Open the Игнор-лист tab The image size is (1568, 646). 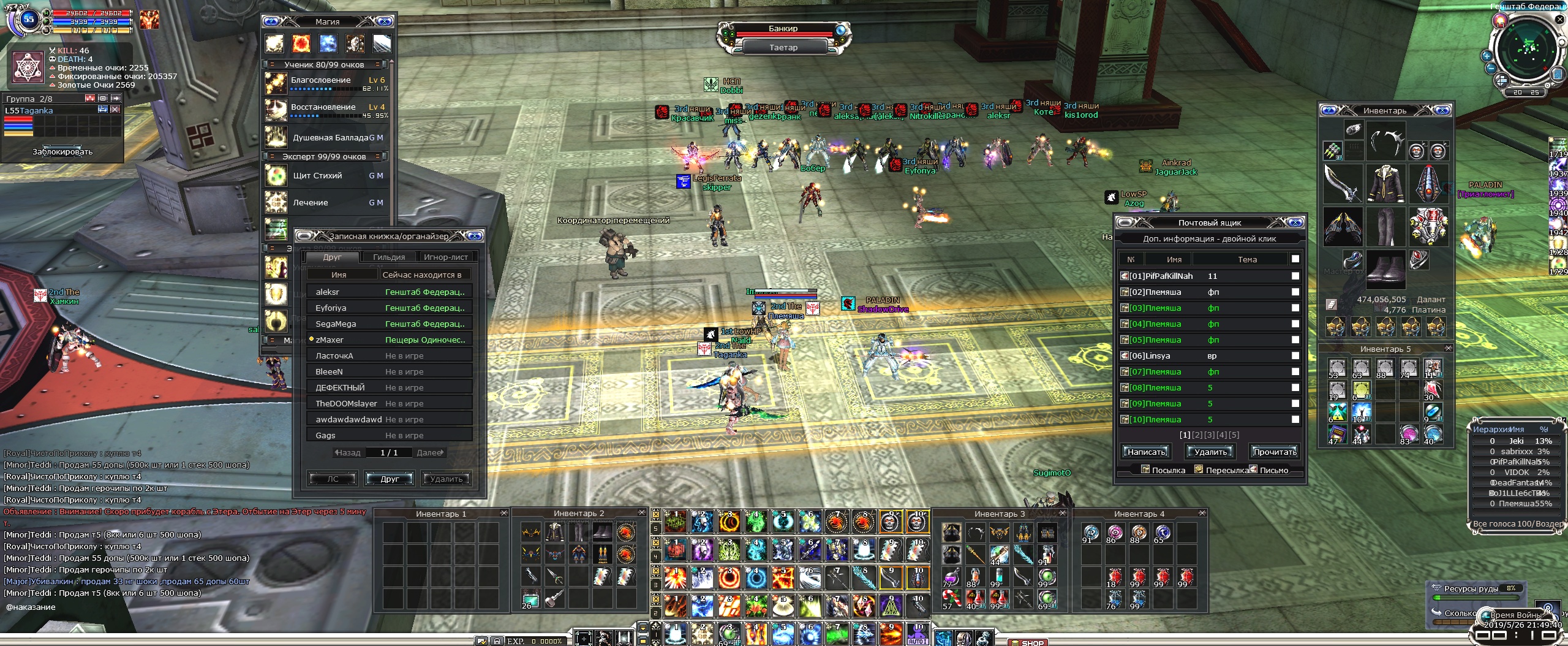tap(445, 257)
